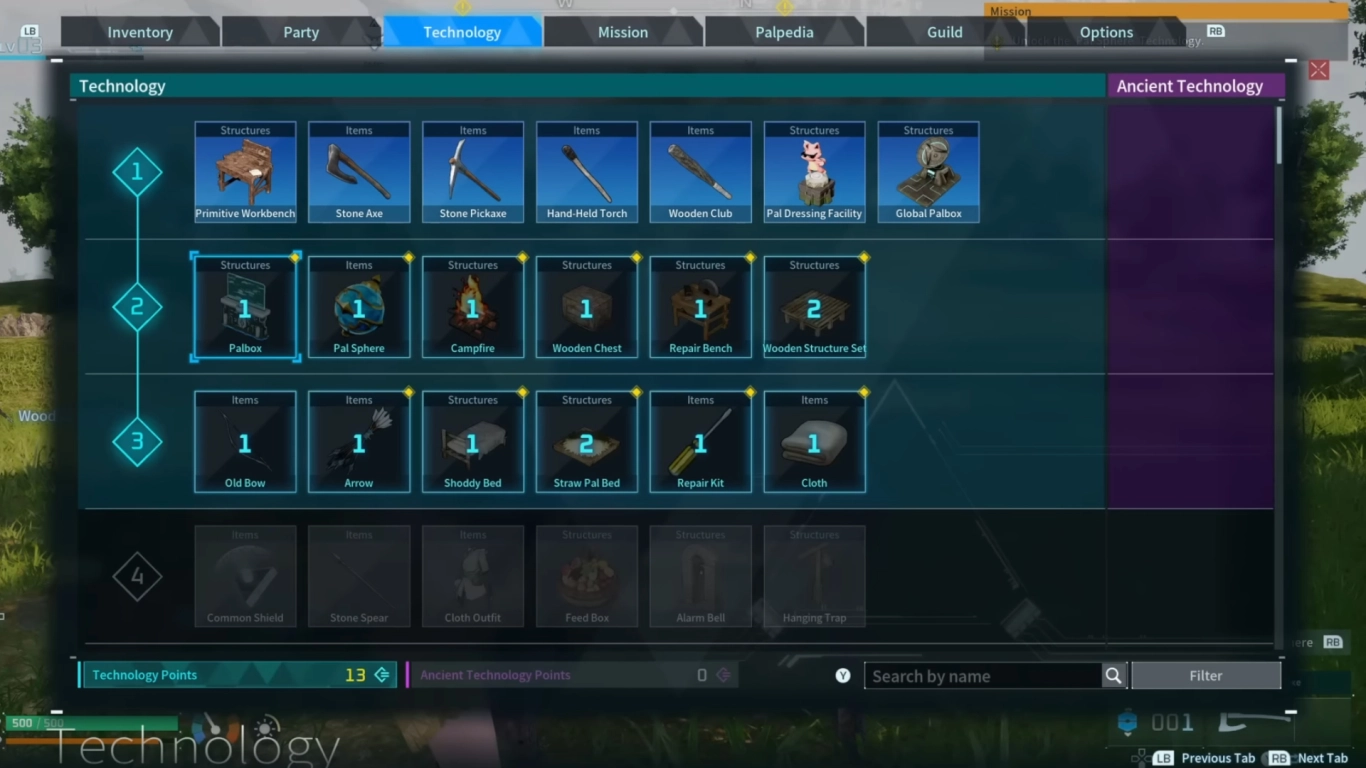Switch to the Inventory tab
Image resolution: width=1366 pixels, height=768 pixels.
tap(140, 31)
